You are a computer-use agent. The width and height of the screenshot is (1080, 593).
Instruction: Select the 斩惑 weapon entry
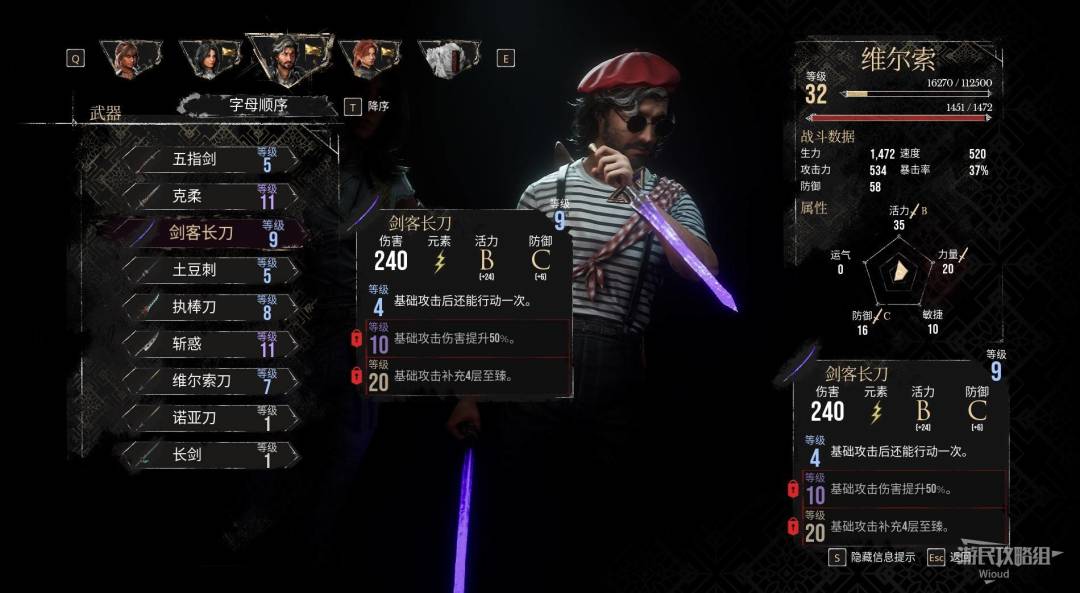click(208, 344)
